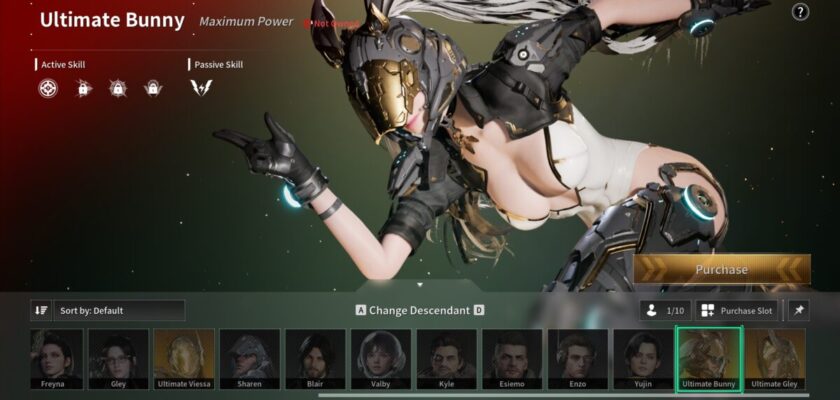The height and width of the screenshot is (400, 840).
Task: Select the Ultimate Gley portrait
Action: click(x=774, y=357)
